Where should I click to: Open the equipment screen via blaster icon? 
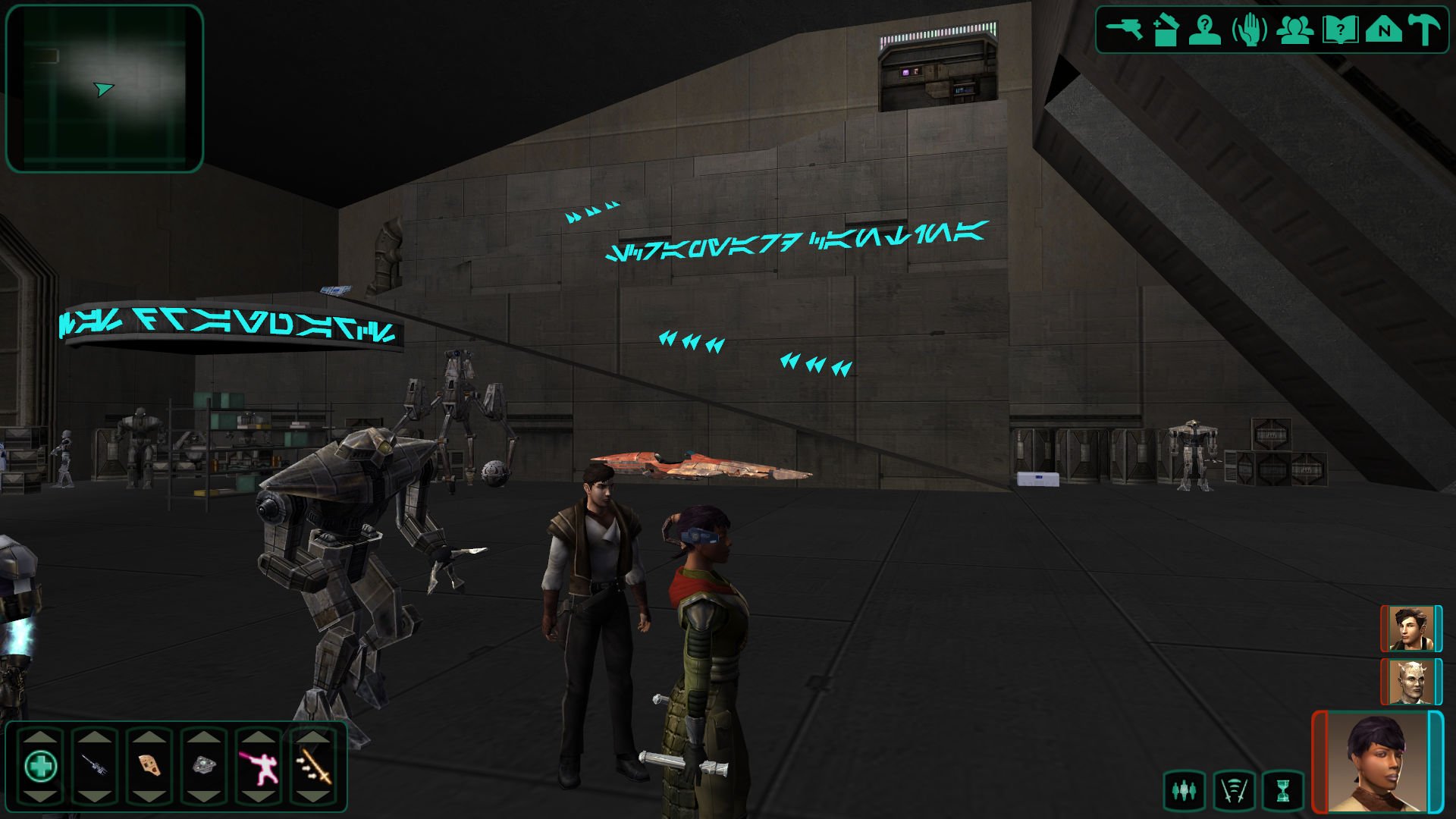click(1124, 30)
